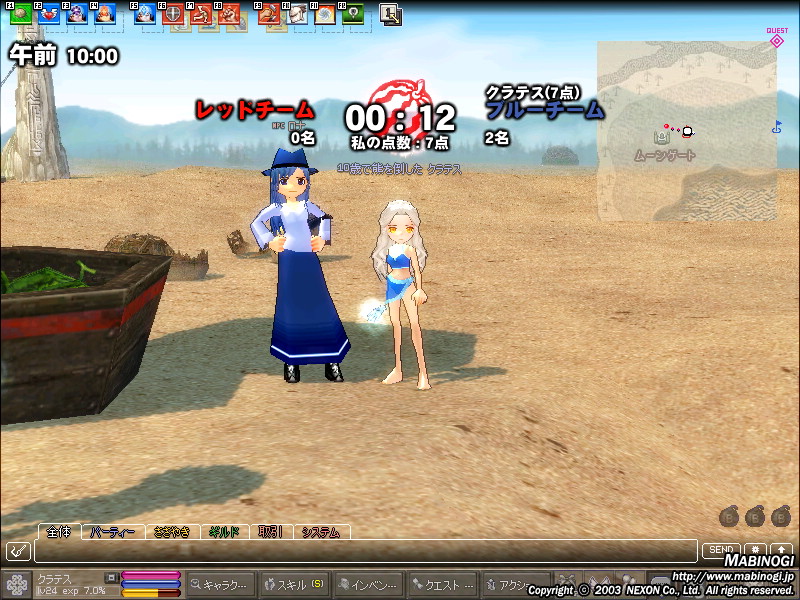
Task: Switch to the システム system chat tab
Action: point(320,532)
